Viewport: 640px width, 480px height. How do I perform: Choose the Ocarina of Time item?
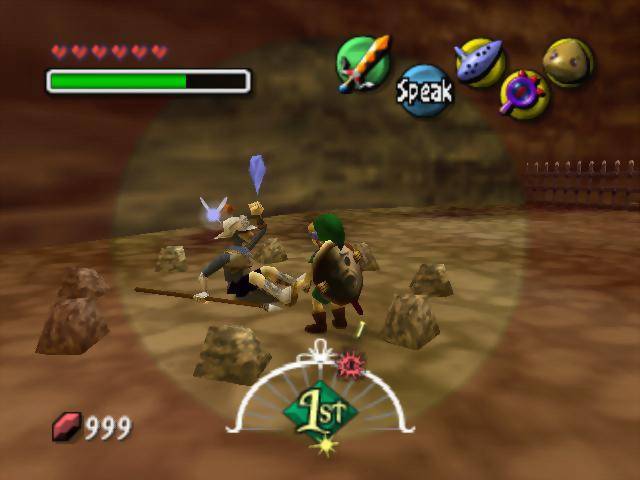(479, 62)
